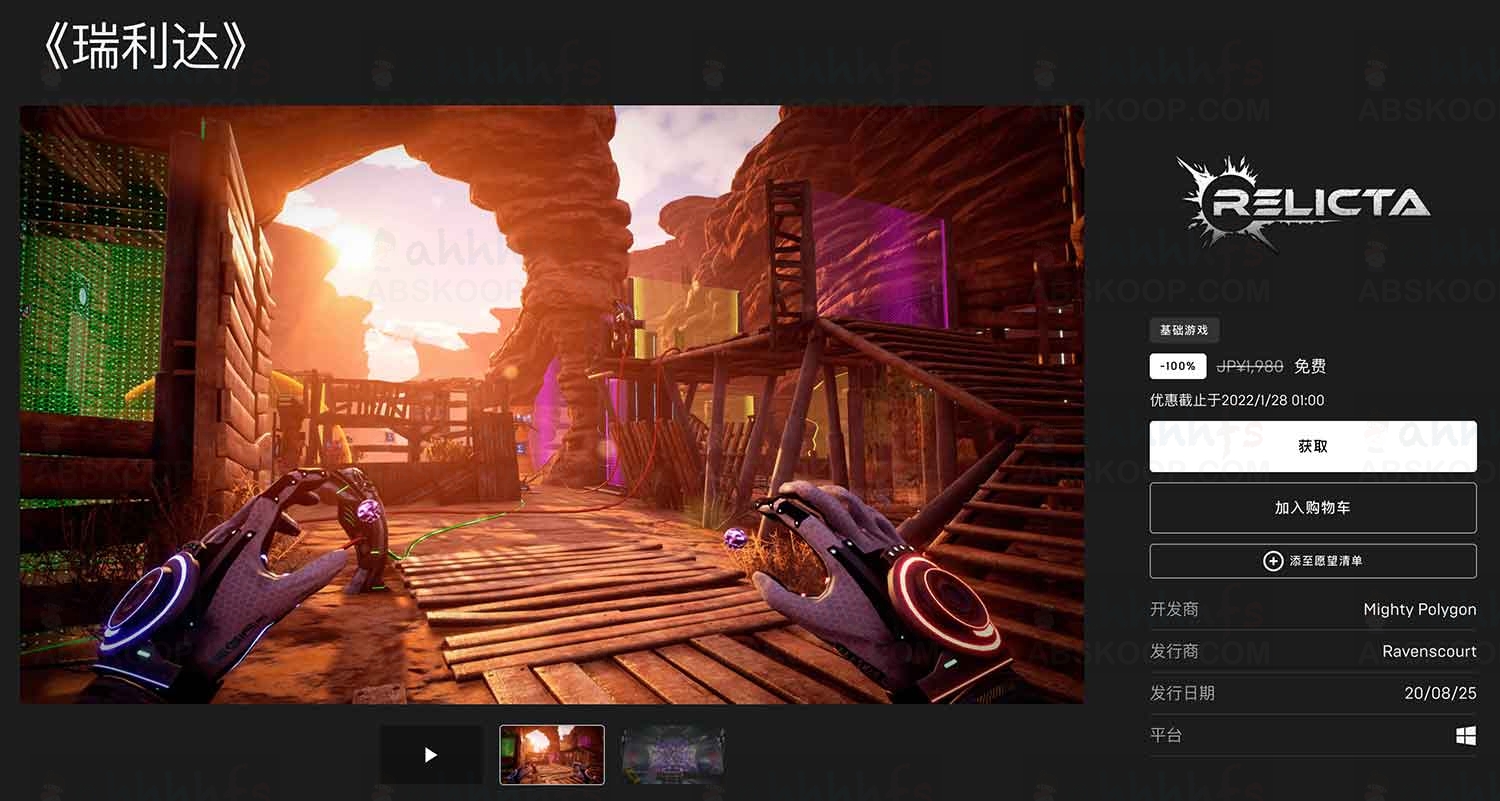This screenshot has height=801, width=1500.
Task: Click the 基础游戏 base game tag
Action: pyautogui.click(x=1184, y=330)
